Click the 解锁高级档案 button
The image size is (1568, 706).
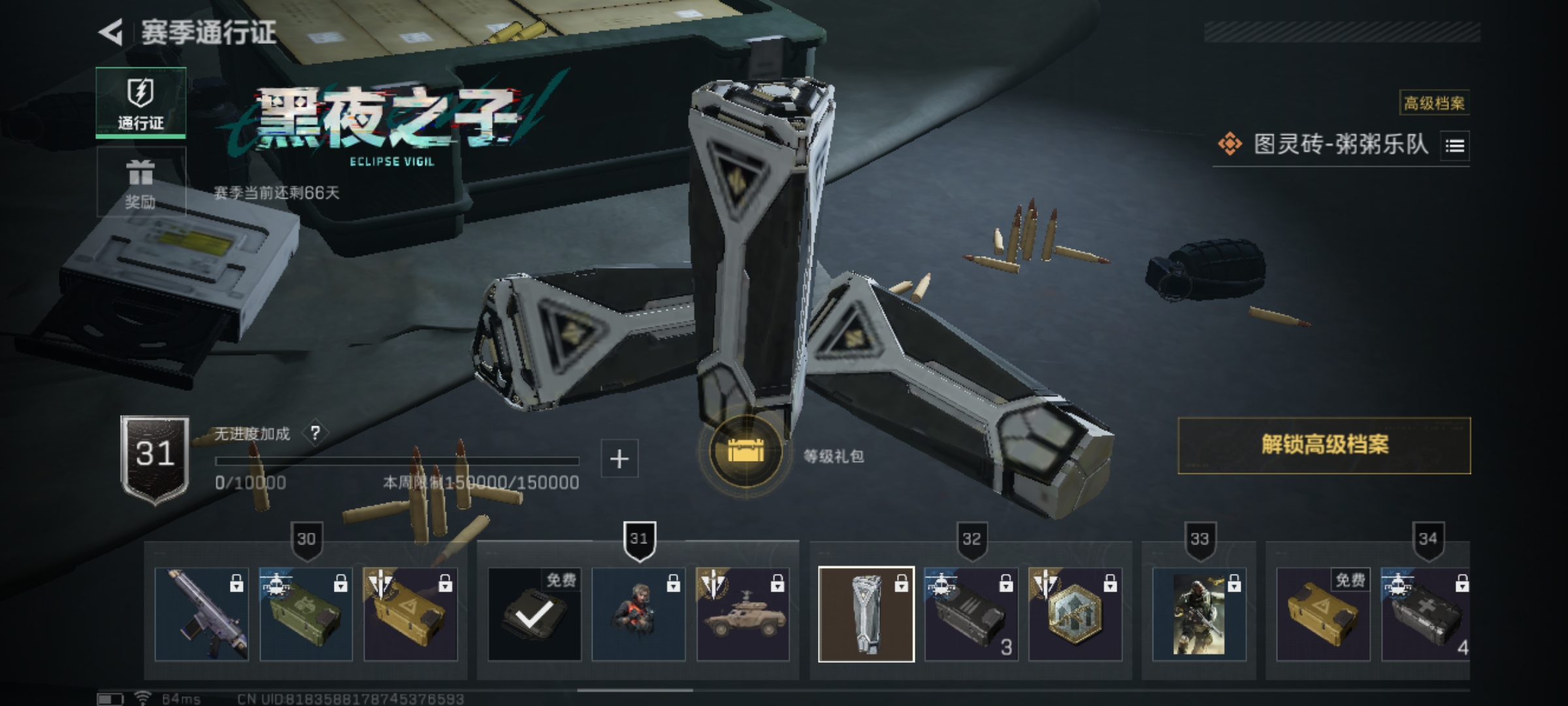click(1324, 445)
